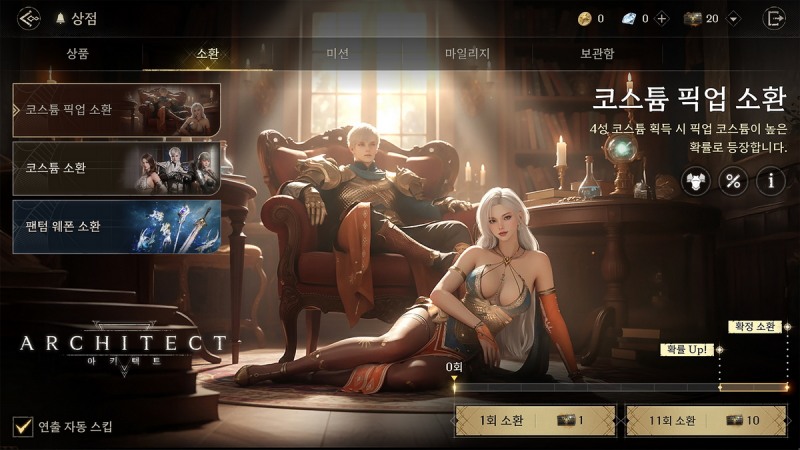800x450 pixels.
Task: Open the 보관함 tab
Action: pos(597,54)
